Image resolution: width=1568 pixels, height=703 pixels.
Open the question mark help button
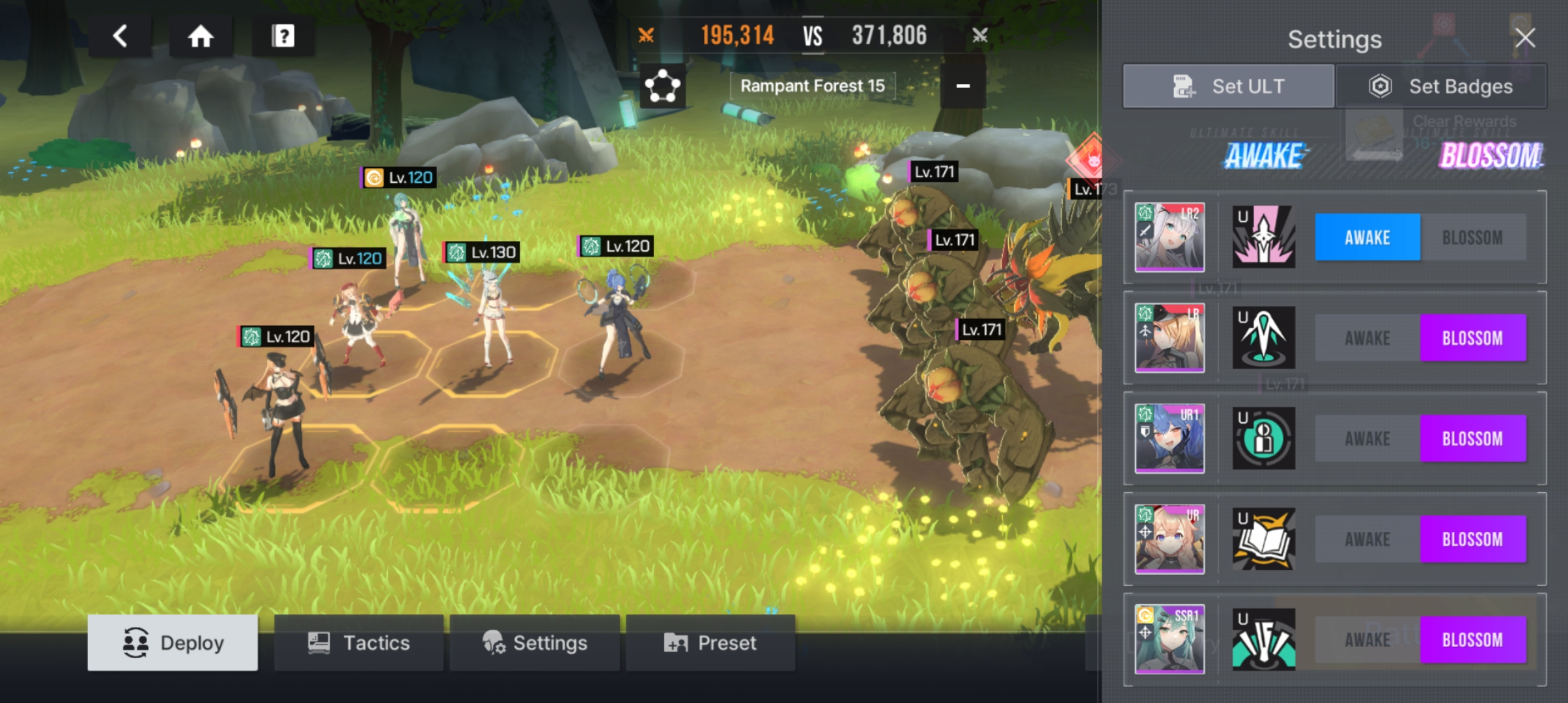click(x=283, y=36)
